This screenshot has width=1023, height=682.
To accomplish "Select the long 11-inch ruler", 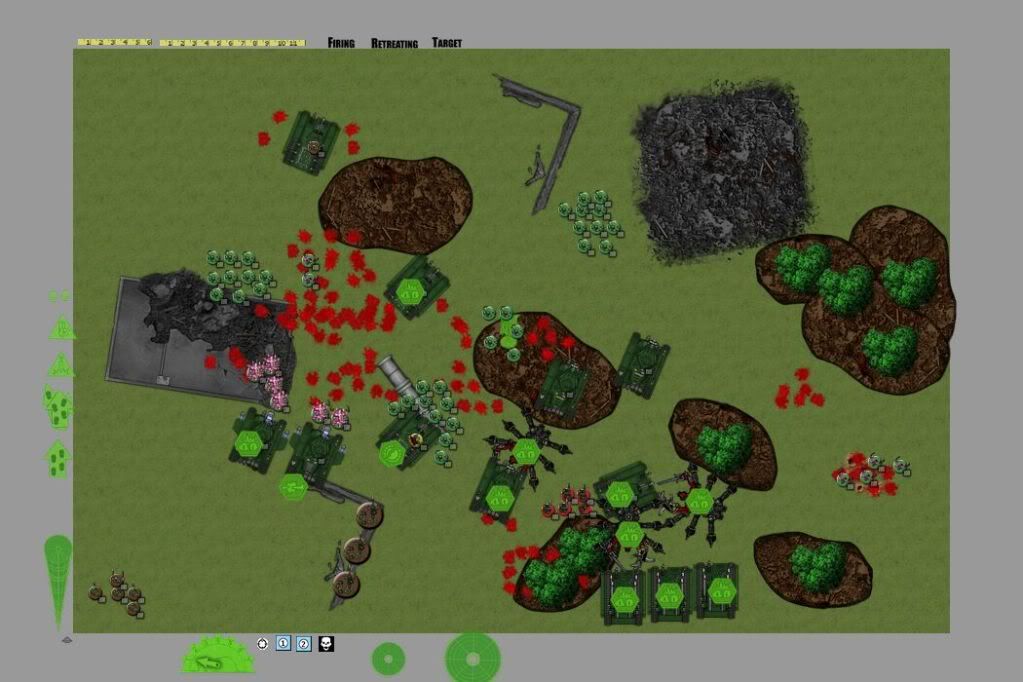I will tap(232, 43).
